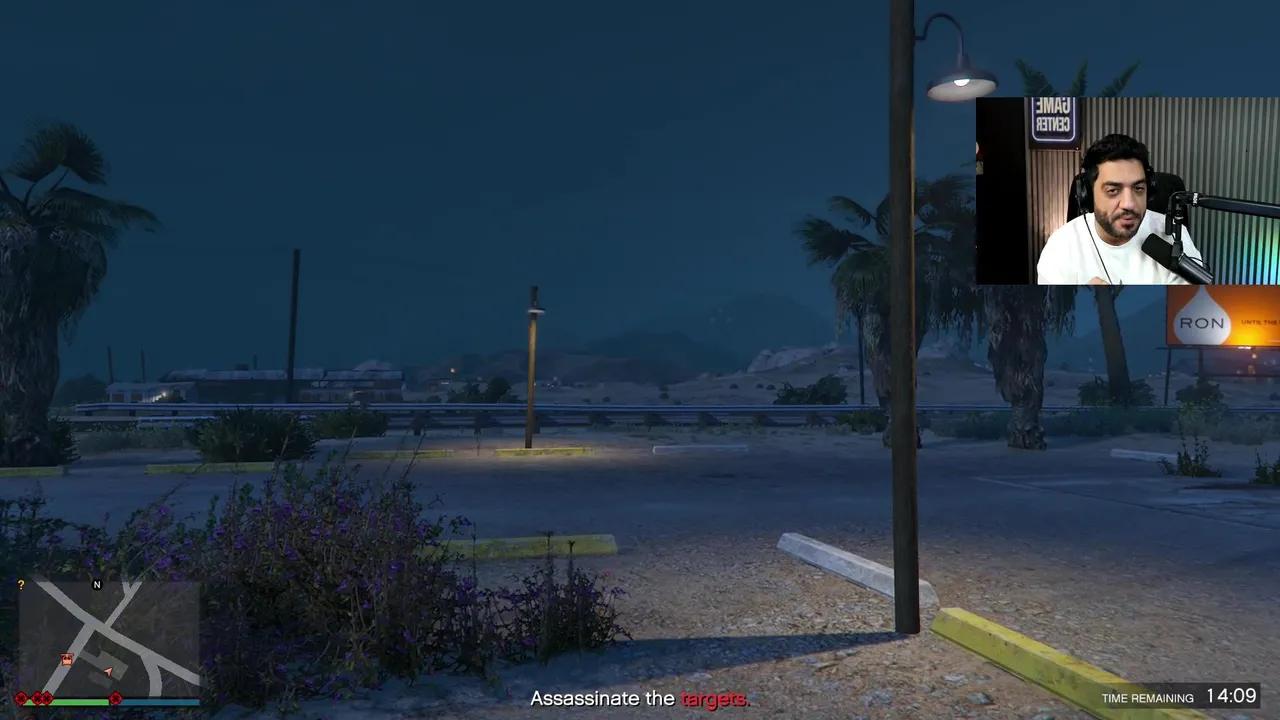Viewport: 1280px width, 720px height.
Task: Click the pair of red skull blips together
Action: 42,698
